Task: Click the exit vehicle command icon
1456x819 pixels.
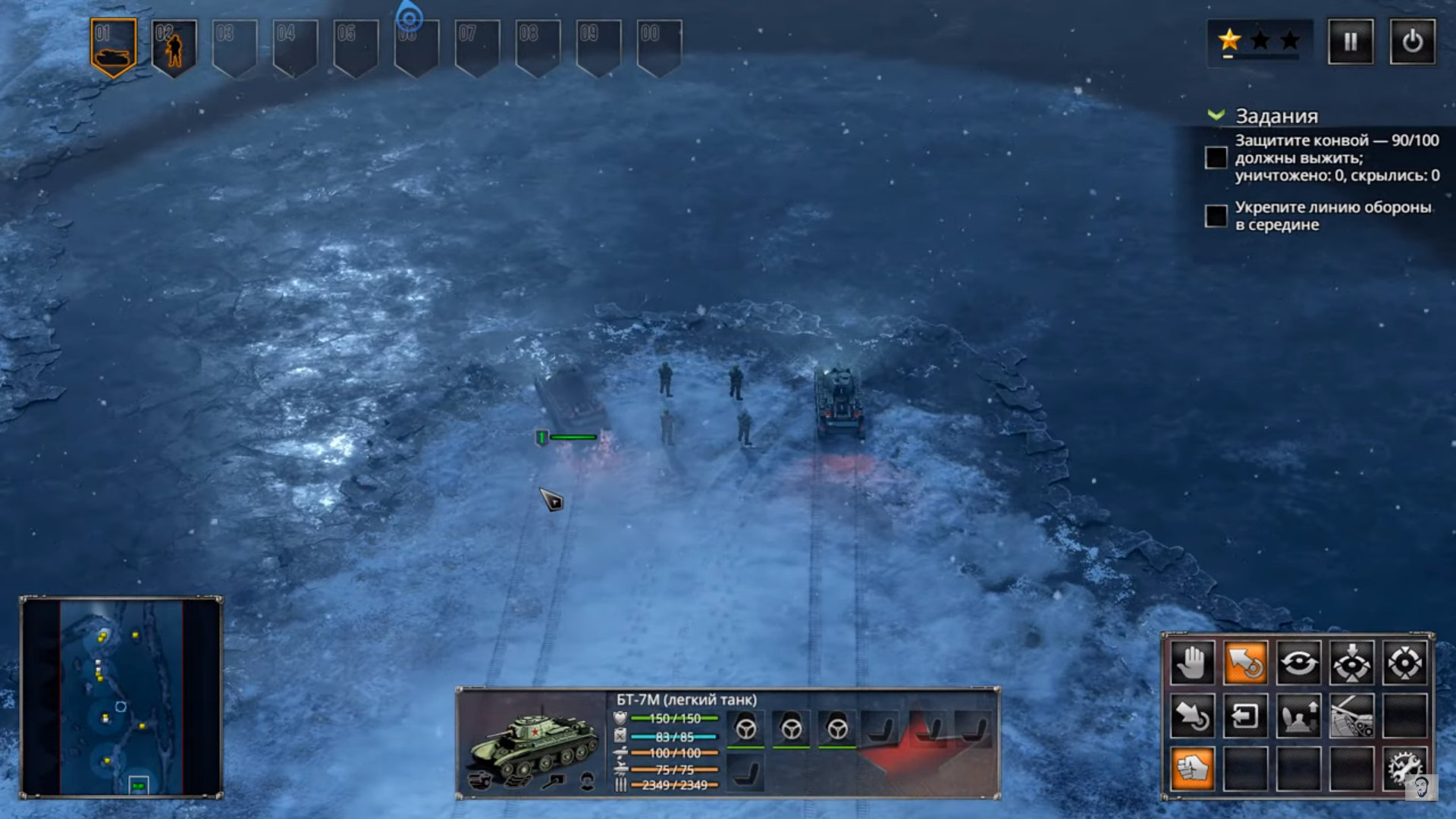Action: coord(1245,716)
